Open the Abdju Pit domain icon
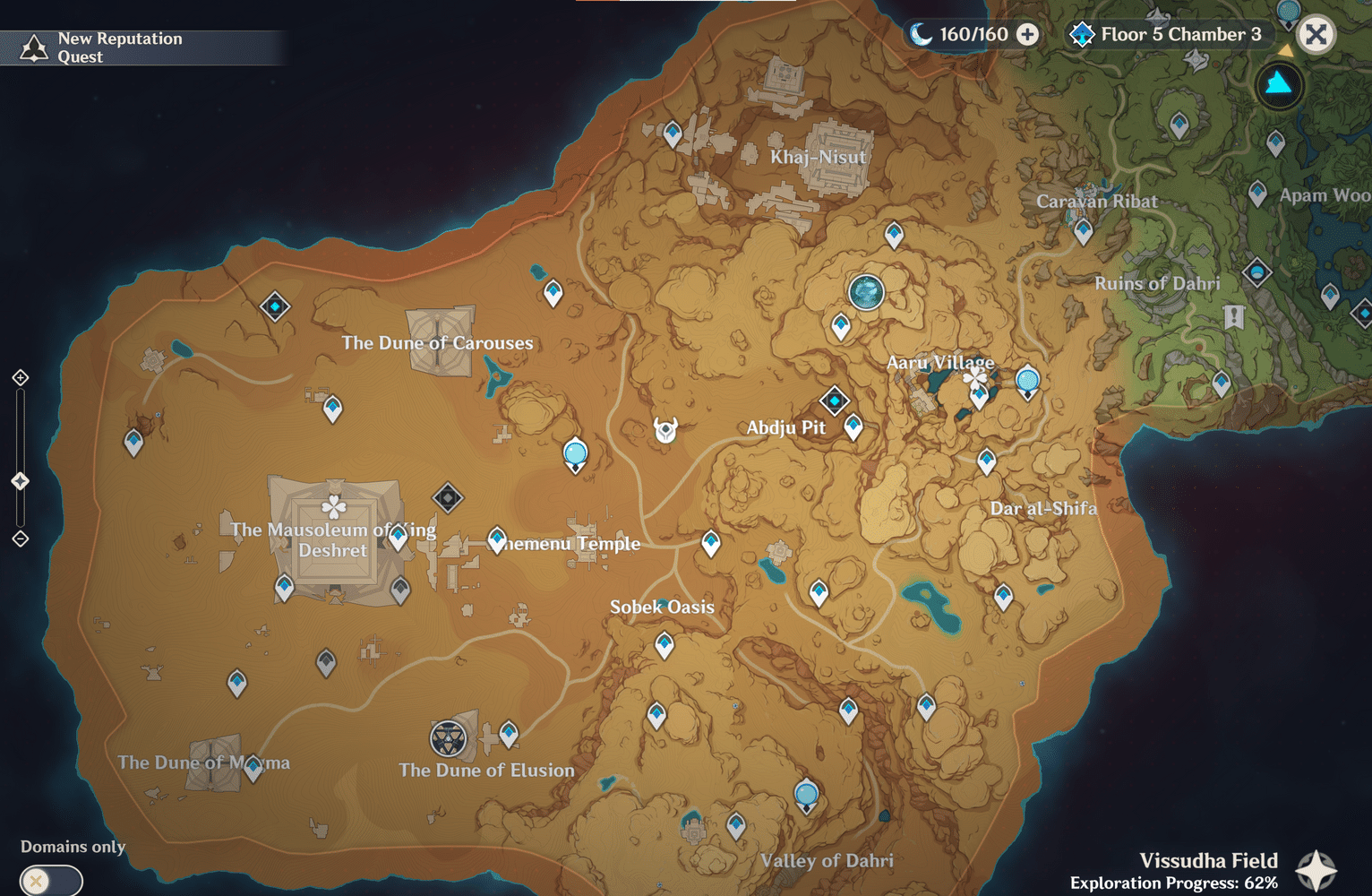The height and width of the screenshot is (896, 1372). click(834, 400)
